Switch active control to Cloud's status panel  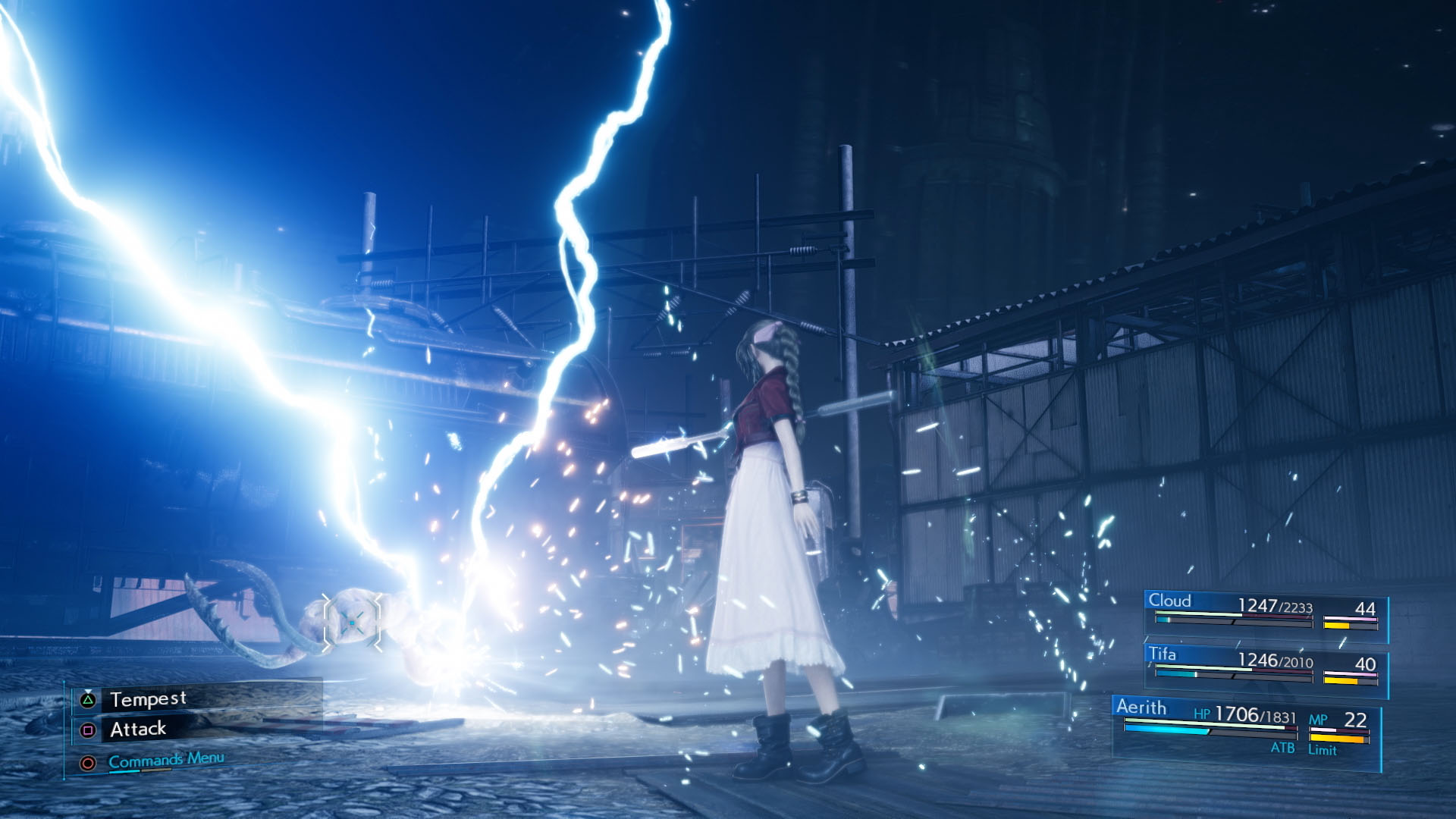[1171, 600]
